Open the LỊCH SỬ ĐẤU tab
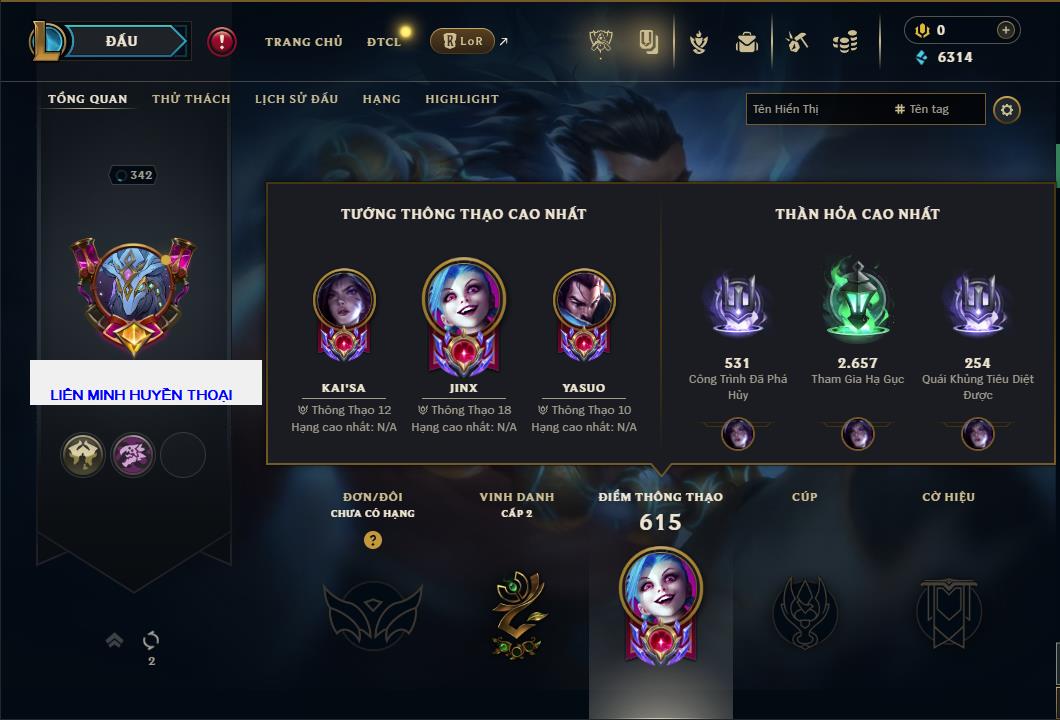The image size is (1060, 720). pyautogui.click(x=296, y=99)
